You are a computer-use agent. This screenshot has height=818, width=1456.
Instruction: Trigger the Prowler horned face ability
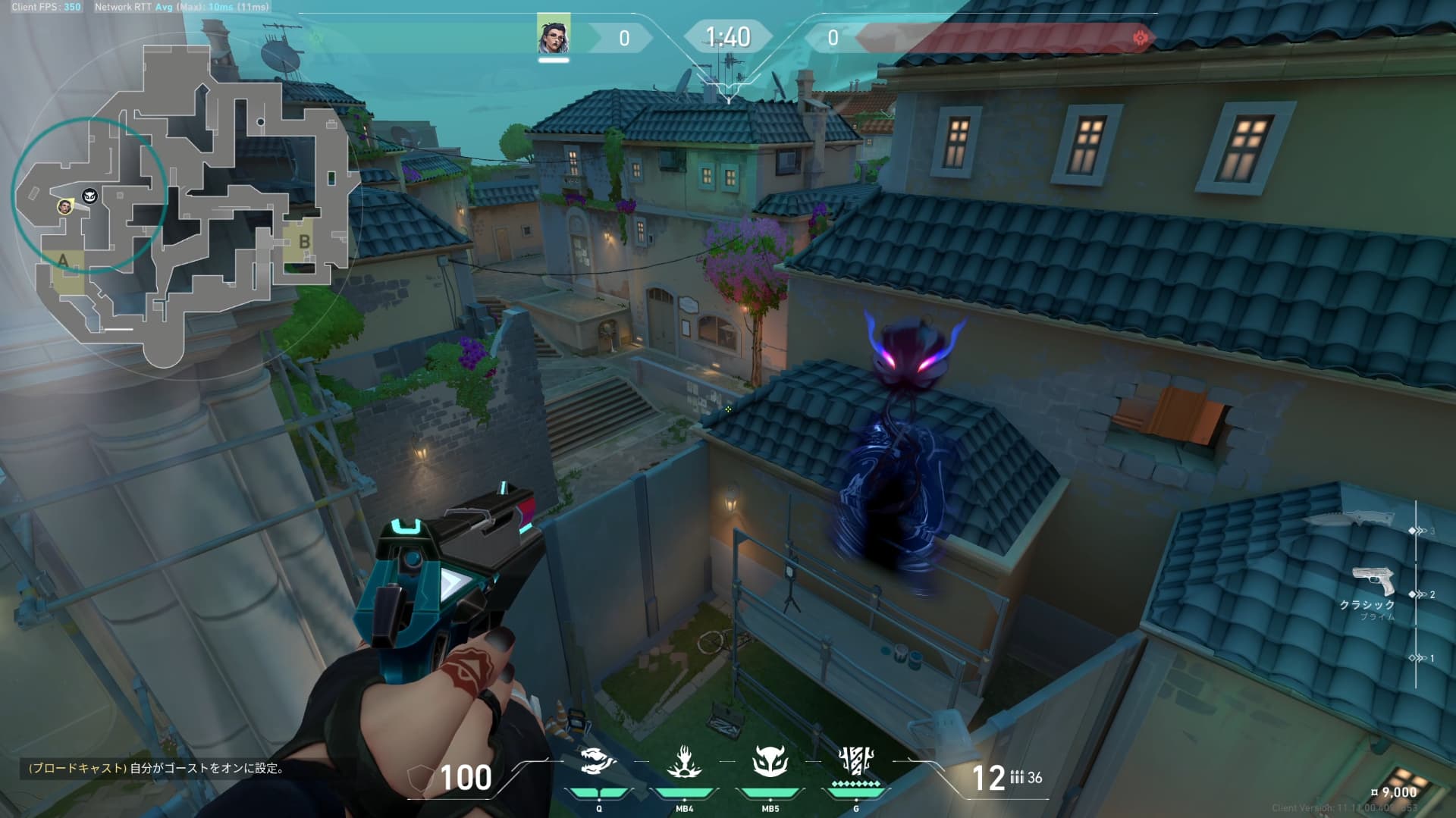coord(770,762)
